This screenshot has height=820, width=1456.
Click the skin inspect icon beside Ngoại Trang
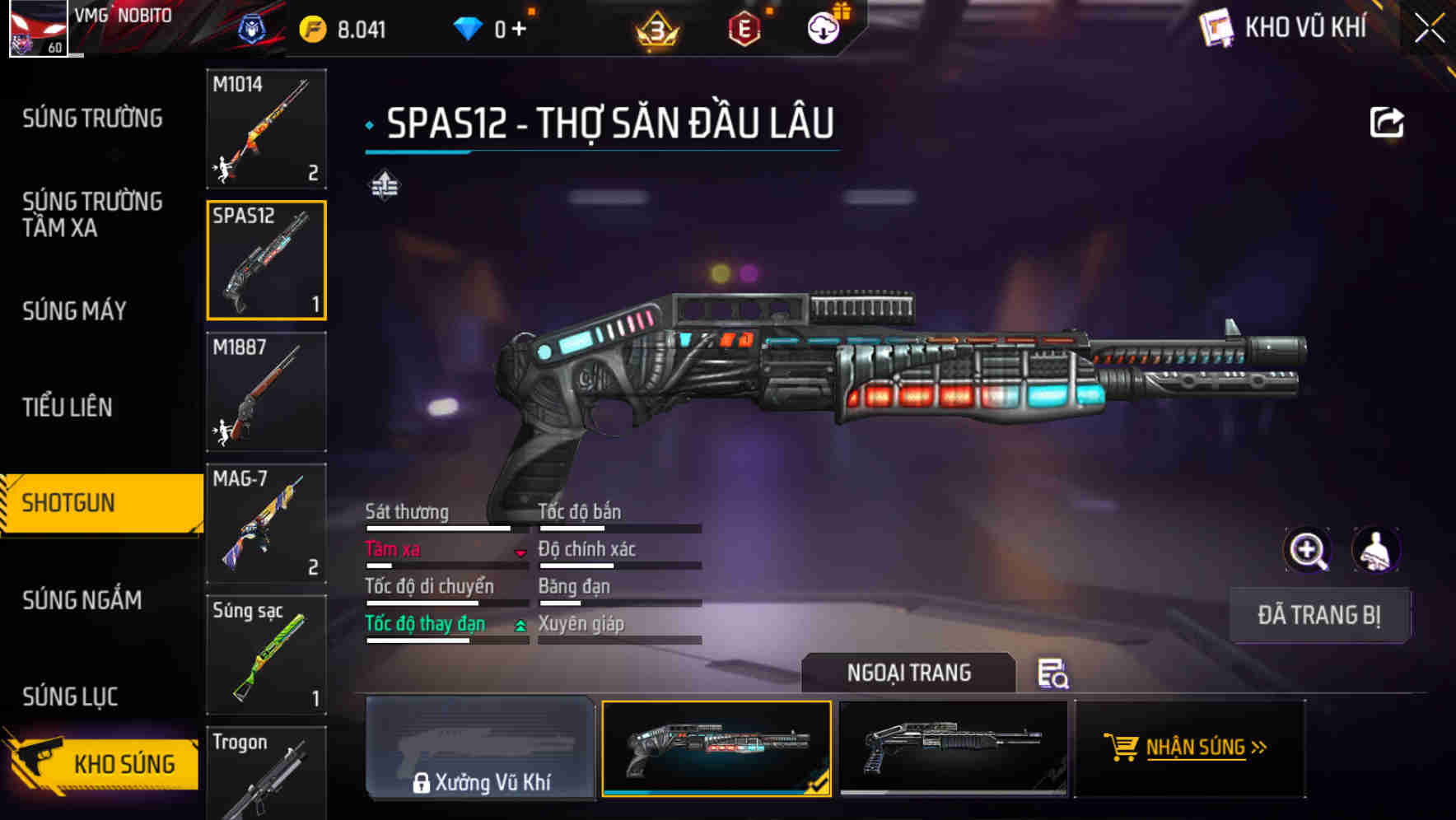pyautogui.click(x=1055, y=673)
